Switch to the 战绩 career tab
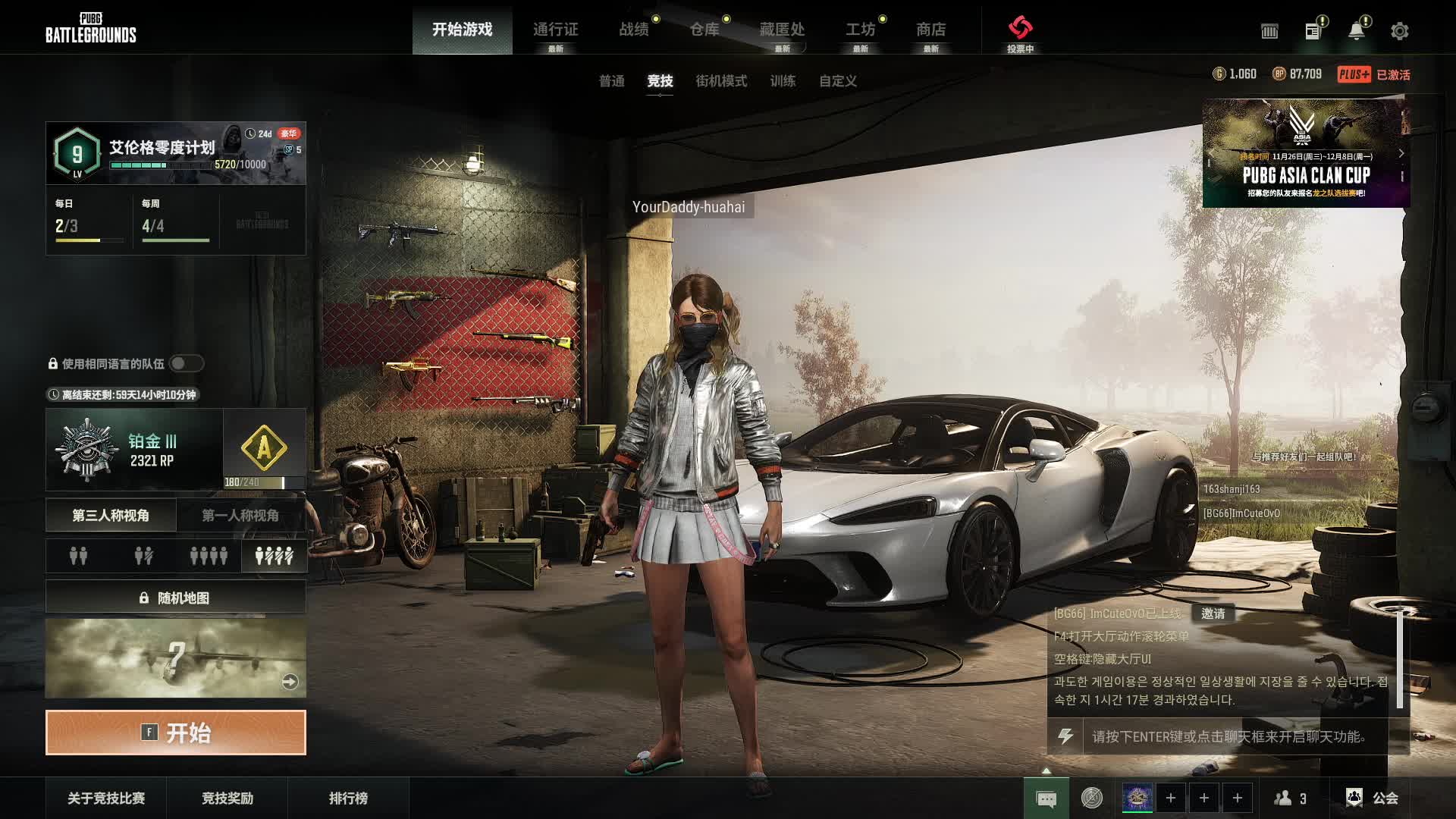Screen dimensions: 1456x819 click(634, 30)
